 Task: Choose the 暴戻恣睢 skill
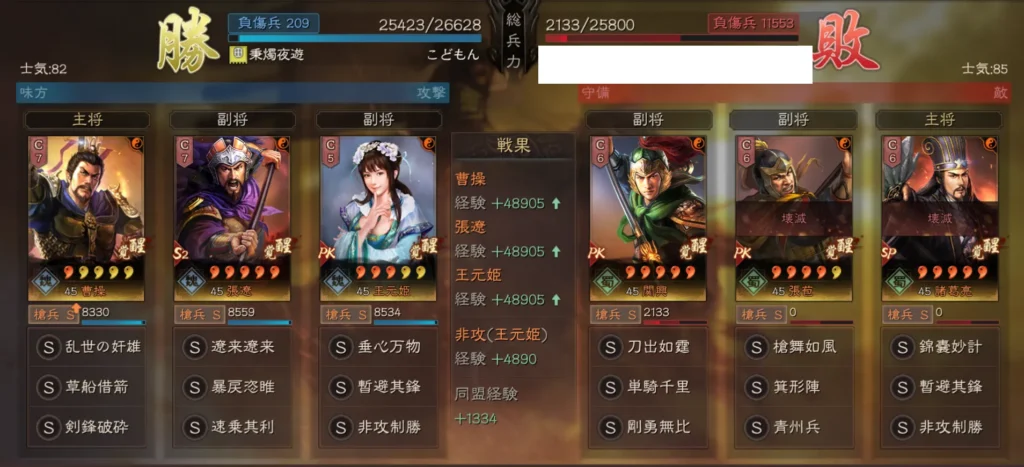(232, 387)
